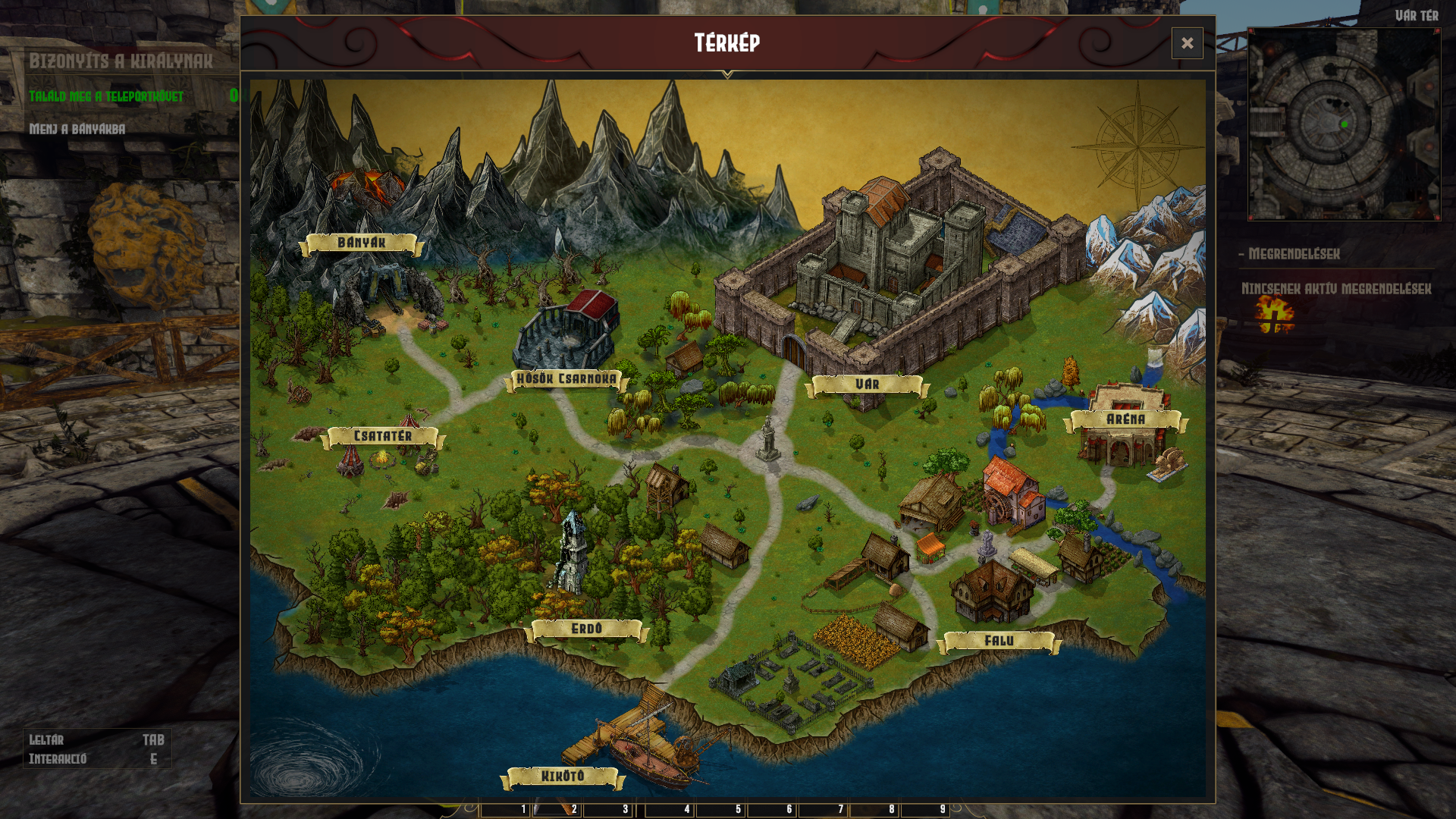Viewport: 1456px width, 819px height.
Task: Choose the Vár castle destination
Action: (x=867, y=384)
